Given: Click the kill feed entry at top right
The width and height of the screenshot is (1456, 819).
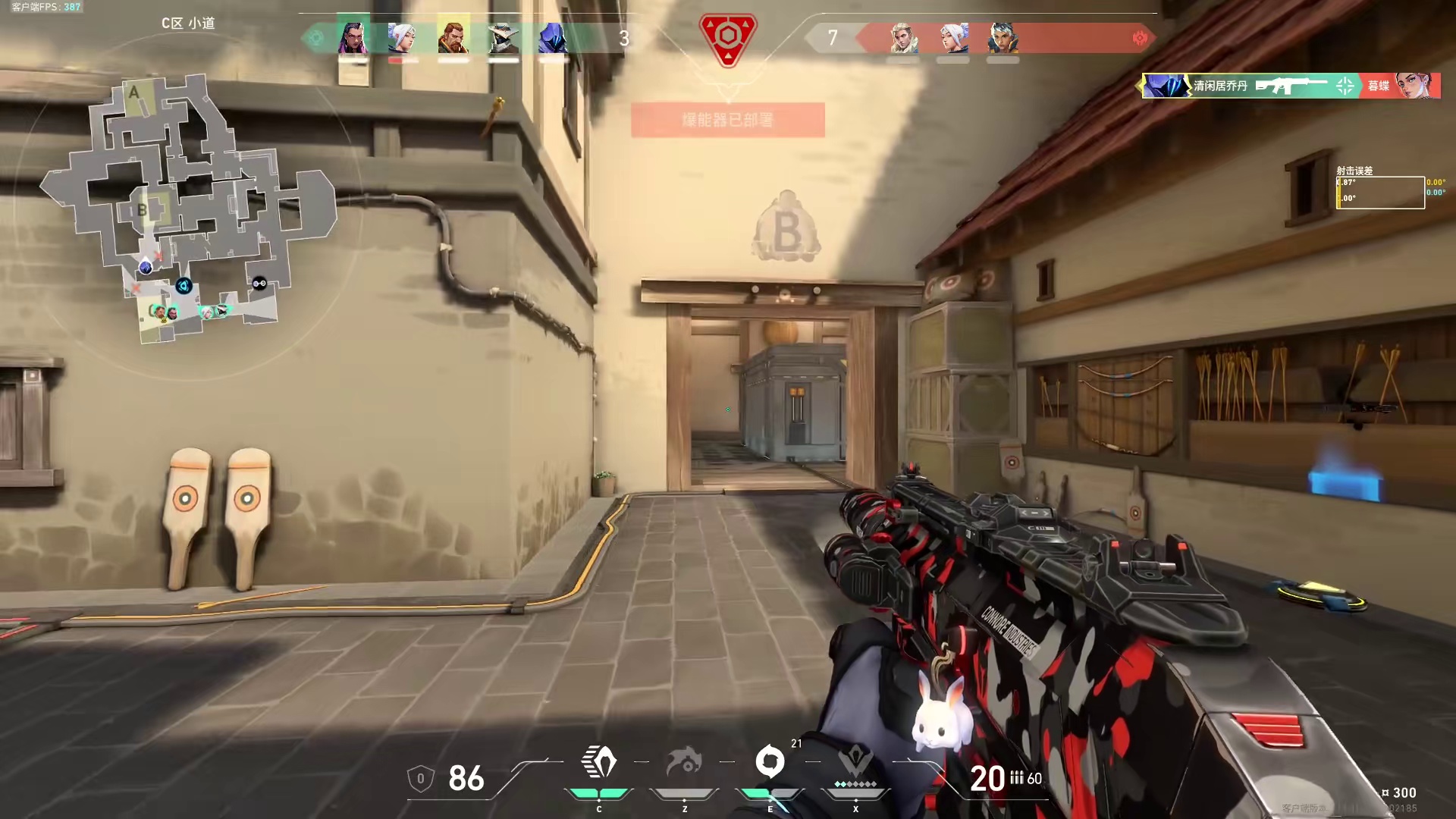Looking at the screenshot, I should [1291, 86].
